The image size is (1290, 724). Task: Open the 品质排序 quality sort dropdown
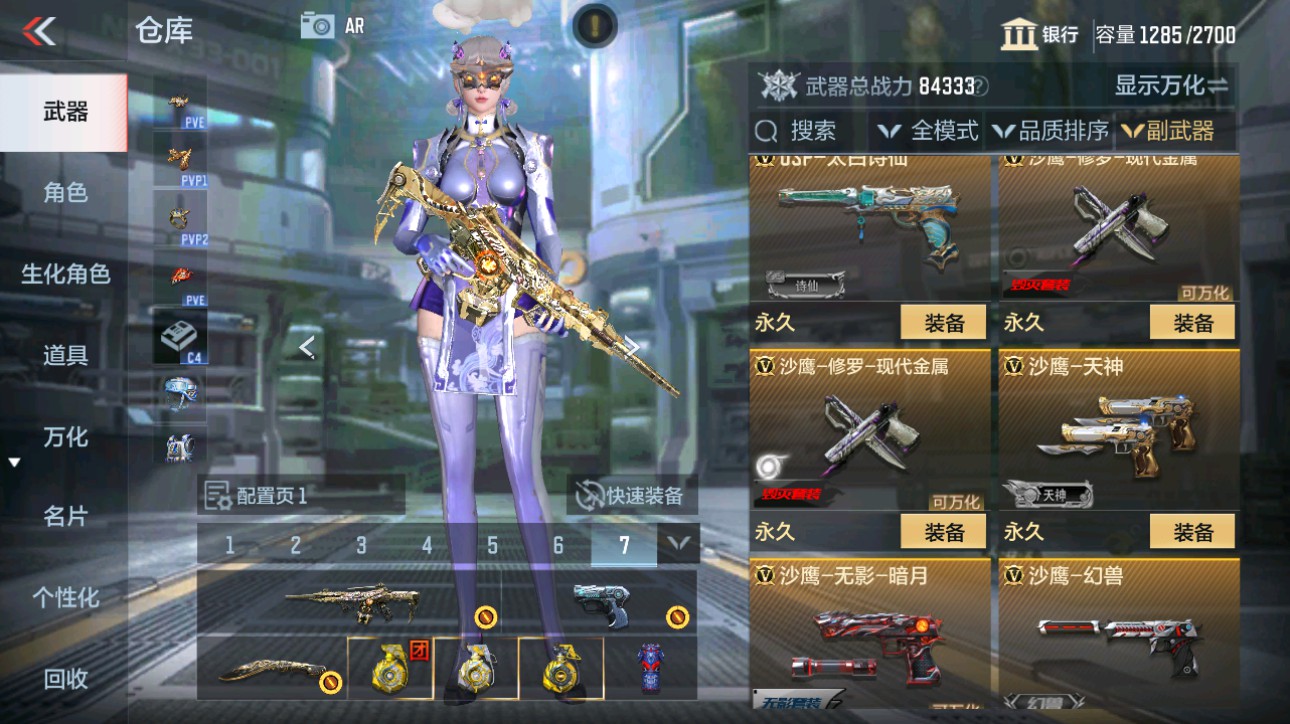point(1053,130)
